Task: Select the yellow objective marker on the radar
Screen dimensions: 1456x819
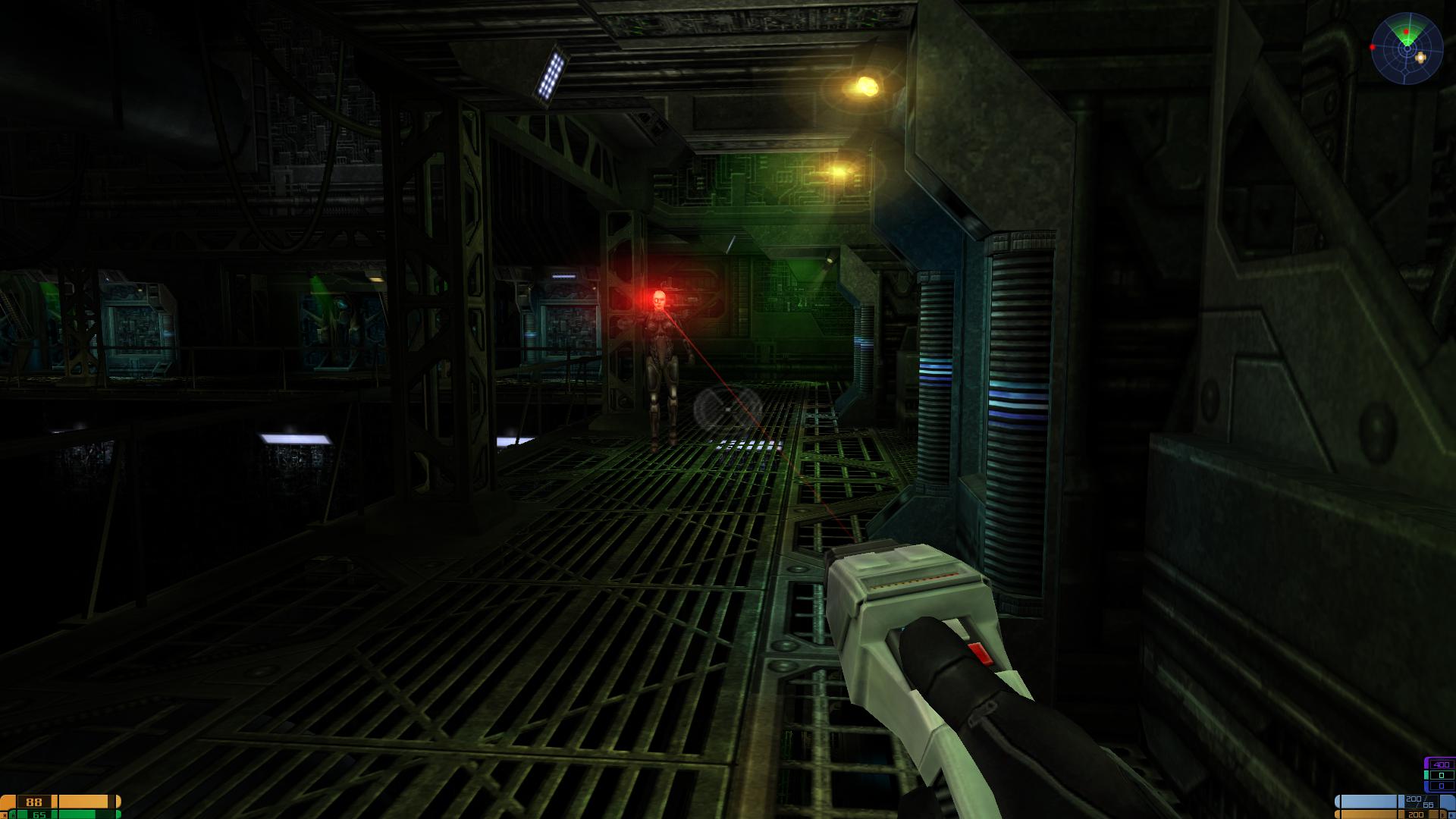Action: point(1420,56)
